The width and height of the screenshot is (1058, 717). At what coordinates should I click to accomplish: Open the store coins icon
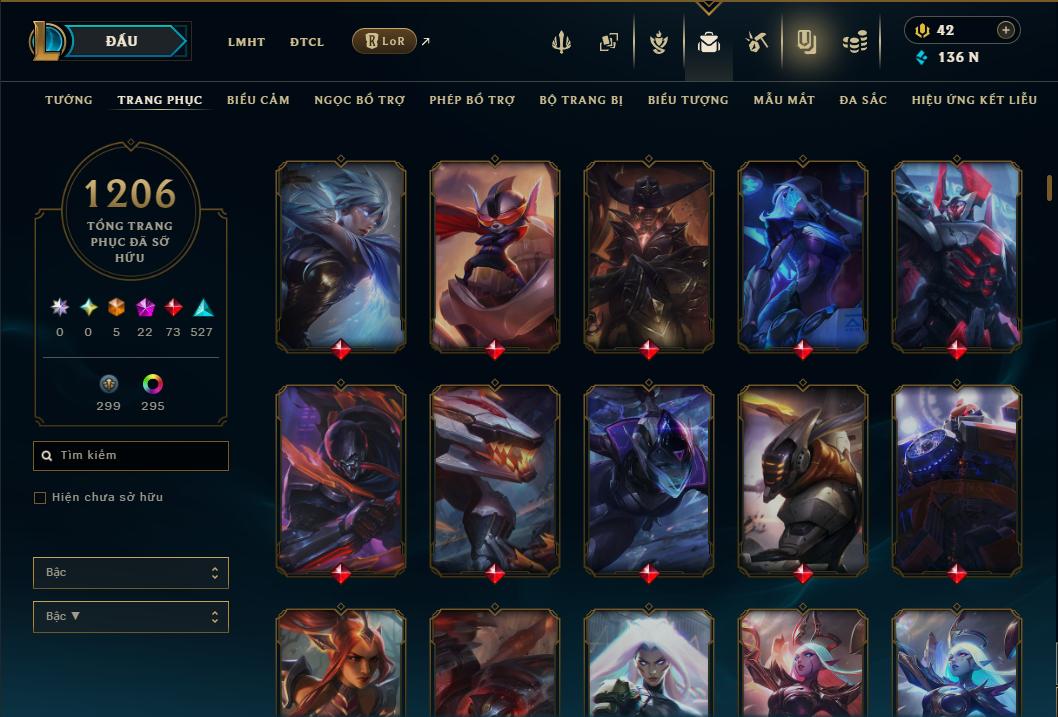854,42
